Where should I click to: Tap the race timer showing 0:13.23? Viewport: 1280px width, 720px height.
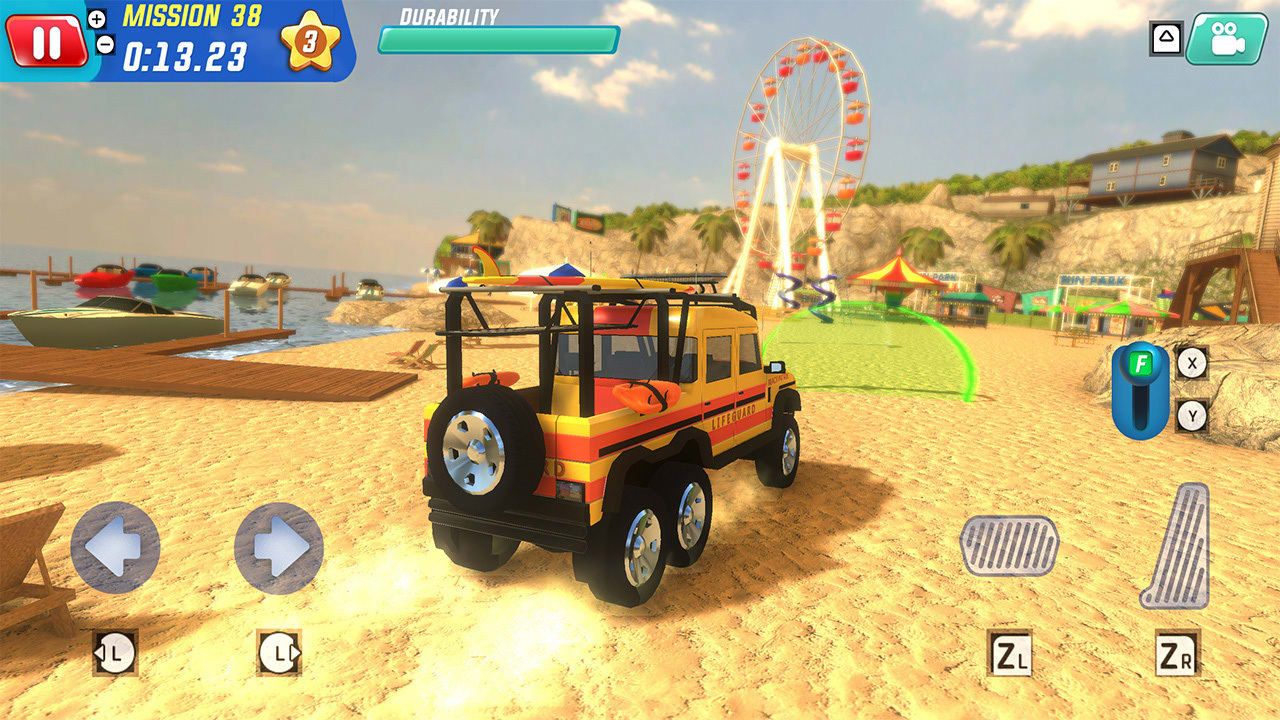point(185,55)
